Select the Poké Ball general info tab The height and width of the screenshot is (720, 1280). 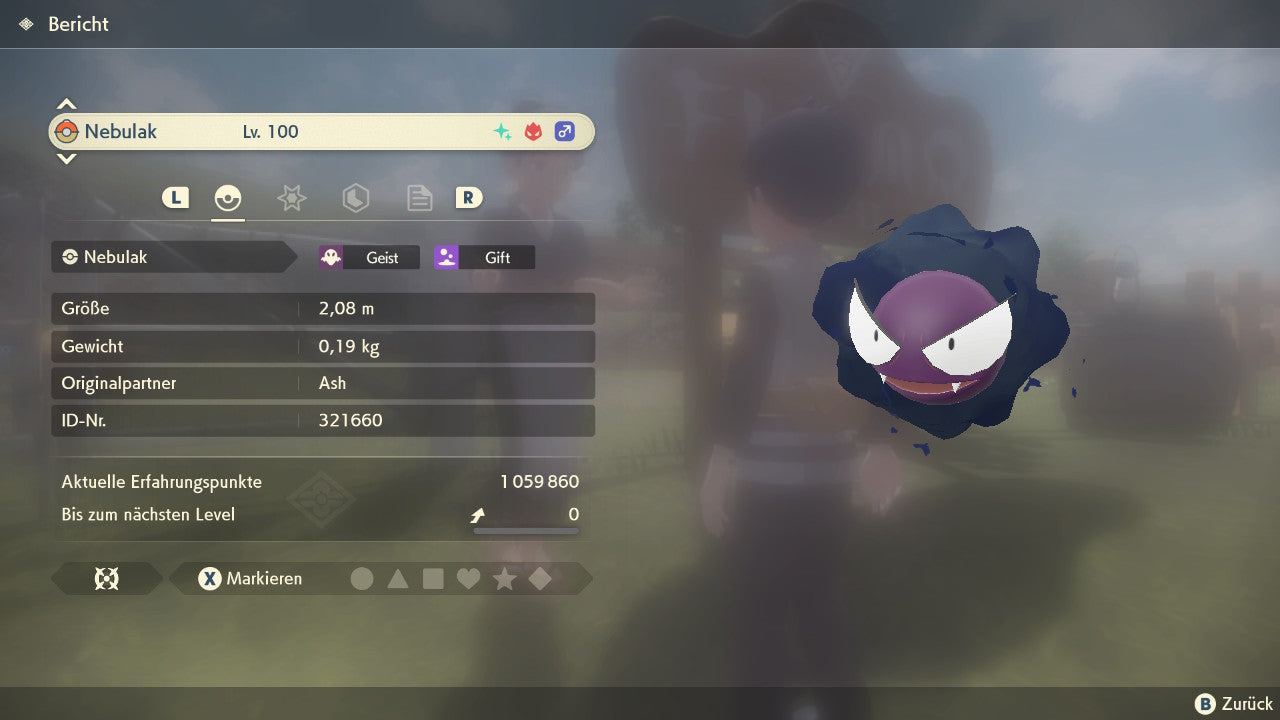(x=228, y=198)
